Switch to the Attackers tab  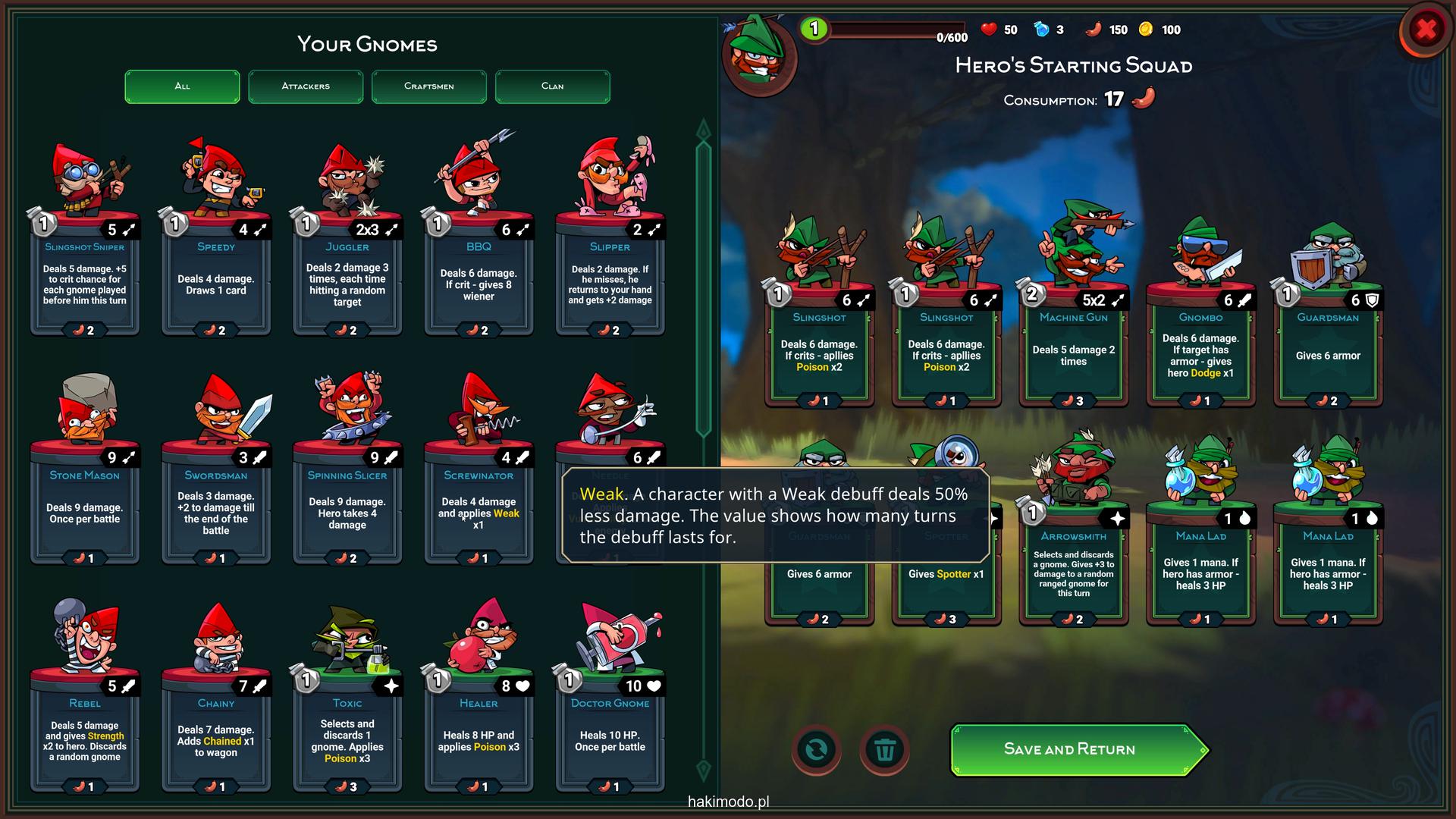[306, 86]
